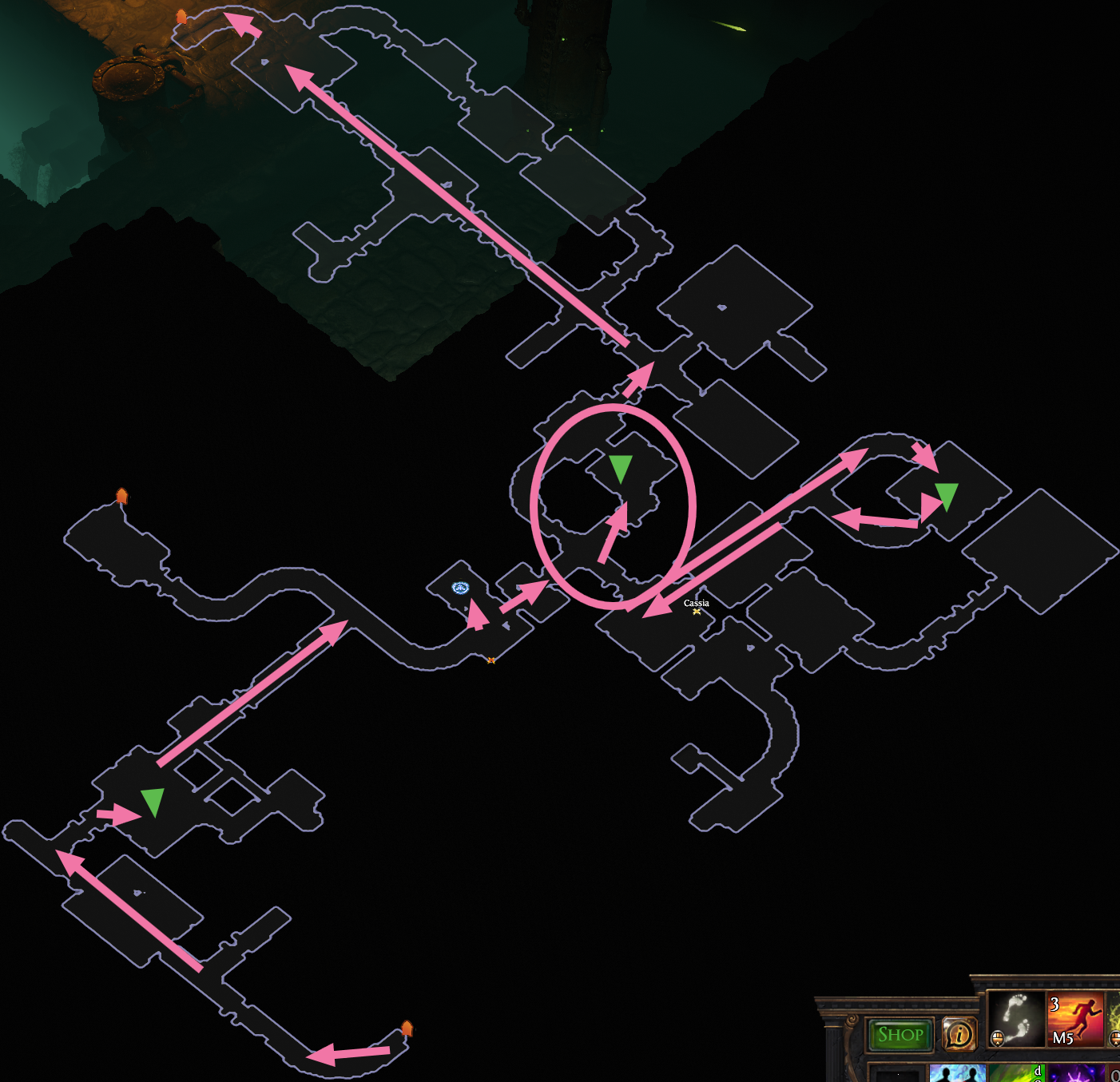The image size is (1120, 1082).
Task: Click the green triangle marker on the right map area
Action: [947, 493]
